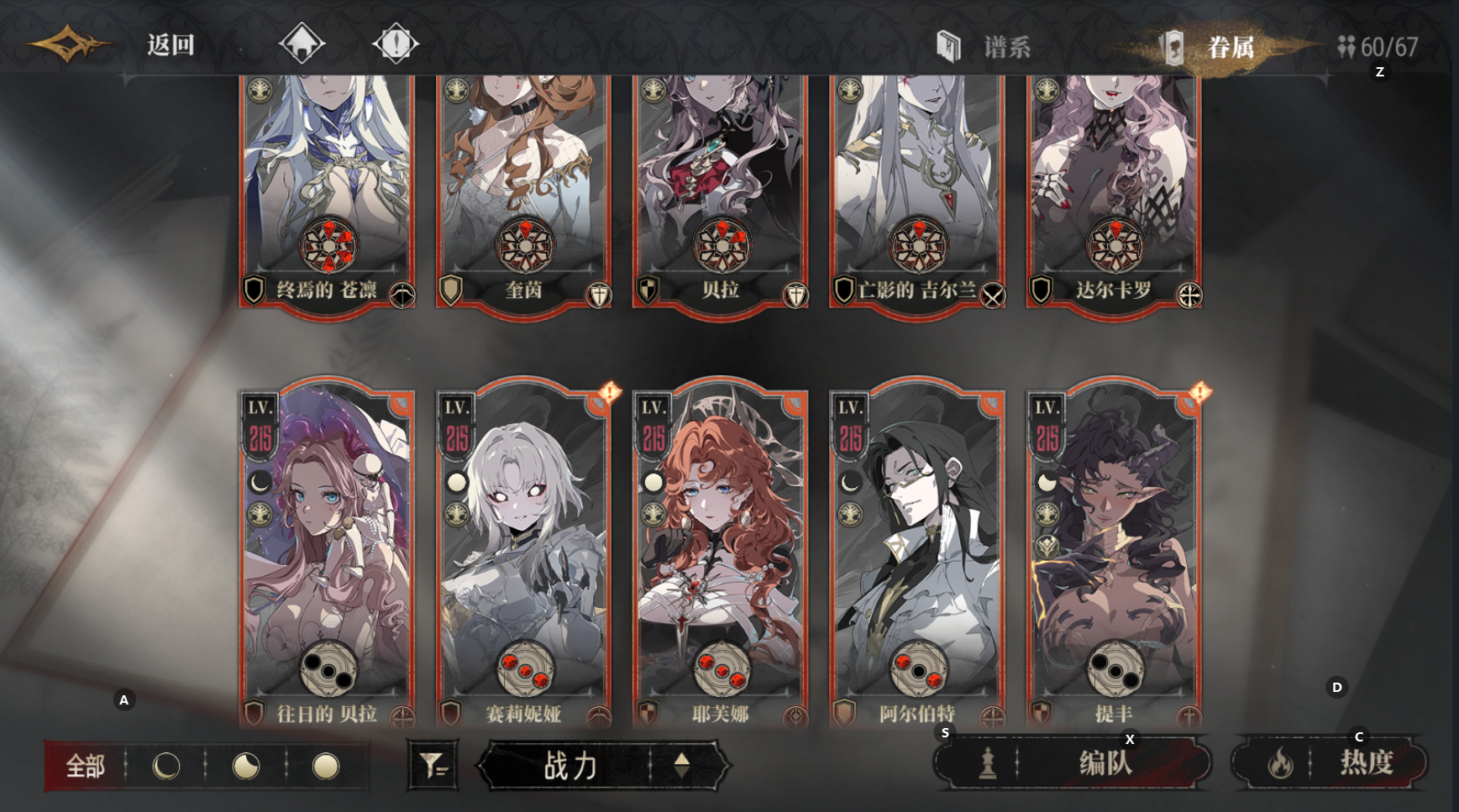Select 全部 to show all characters

[86, 767]
